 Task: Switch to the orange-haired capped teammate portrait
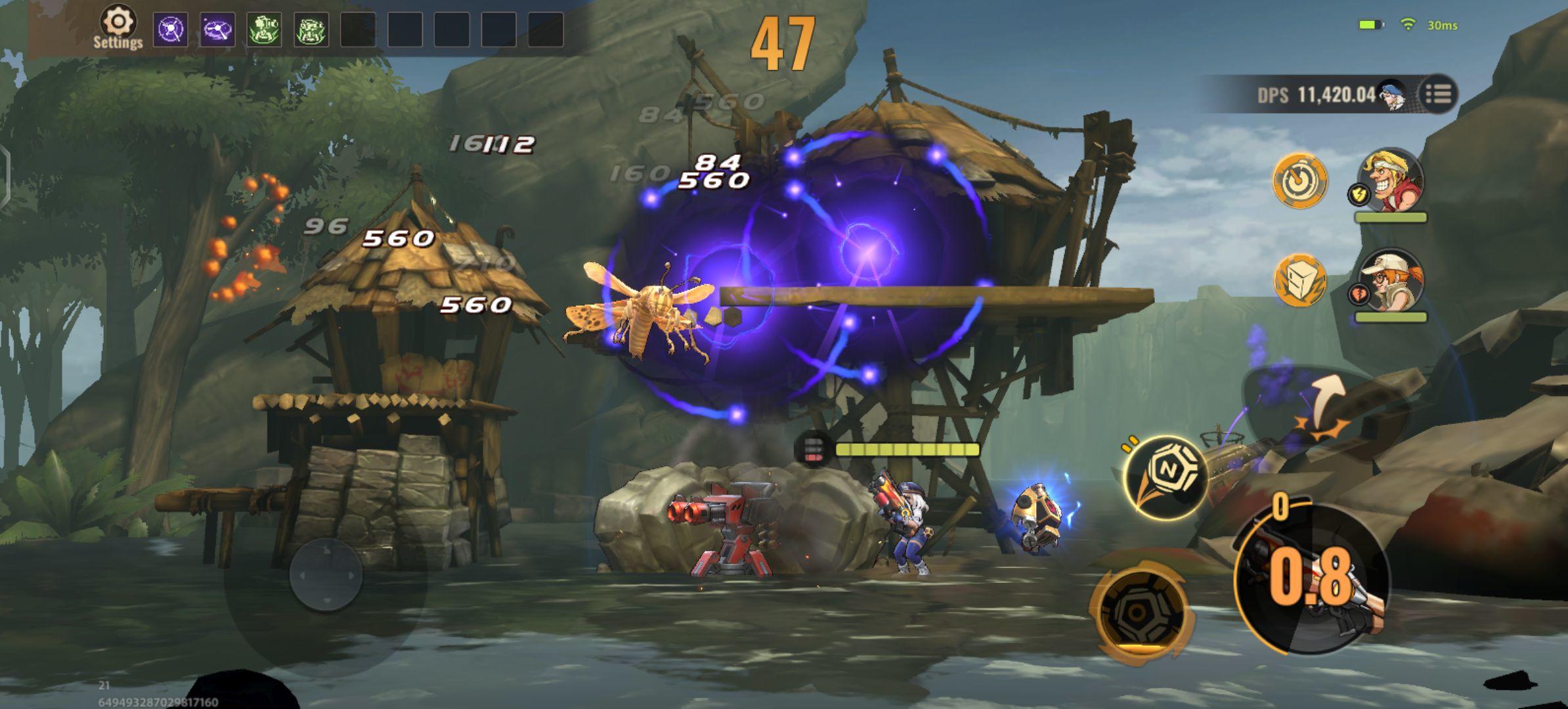click(x=1391, y=281)
